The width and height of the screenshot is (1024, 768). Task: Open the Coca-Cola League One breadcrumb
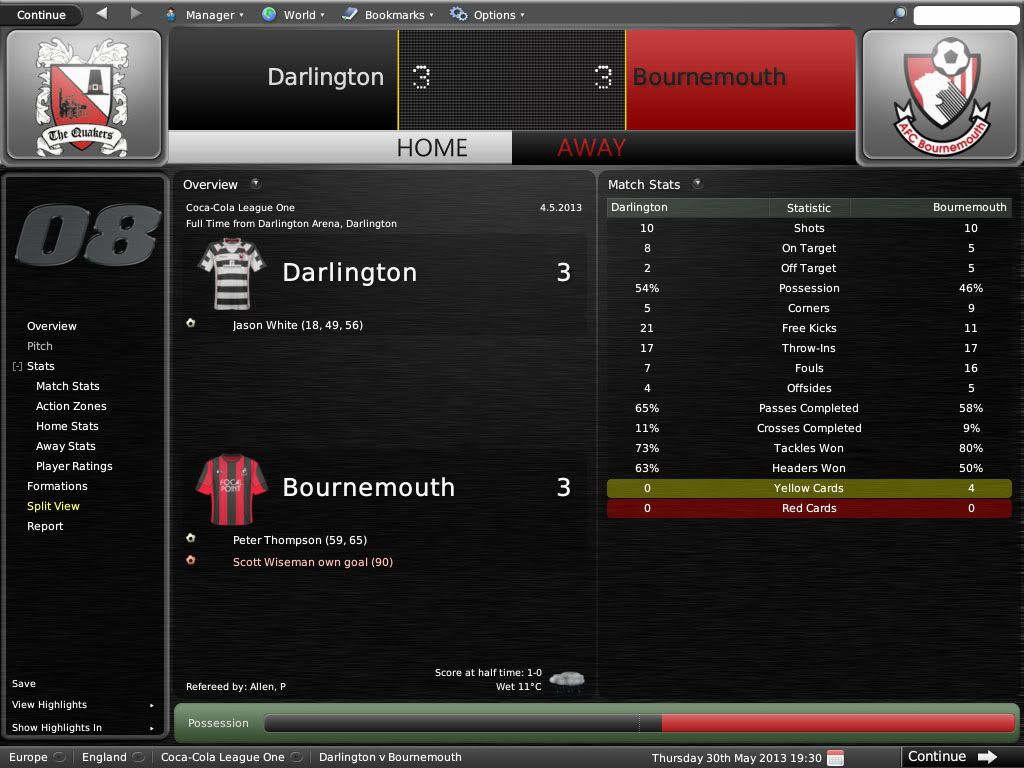click(223, 757)
